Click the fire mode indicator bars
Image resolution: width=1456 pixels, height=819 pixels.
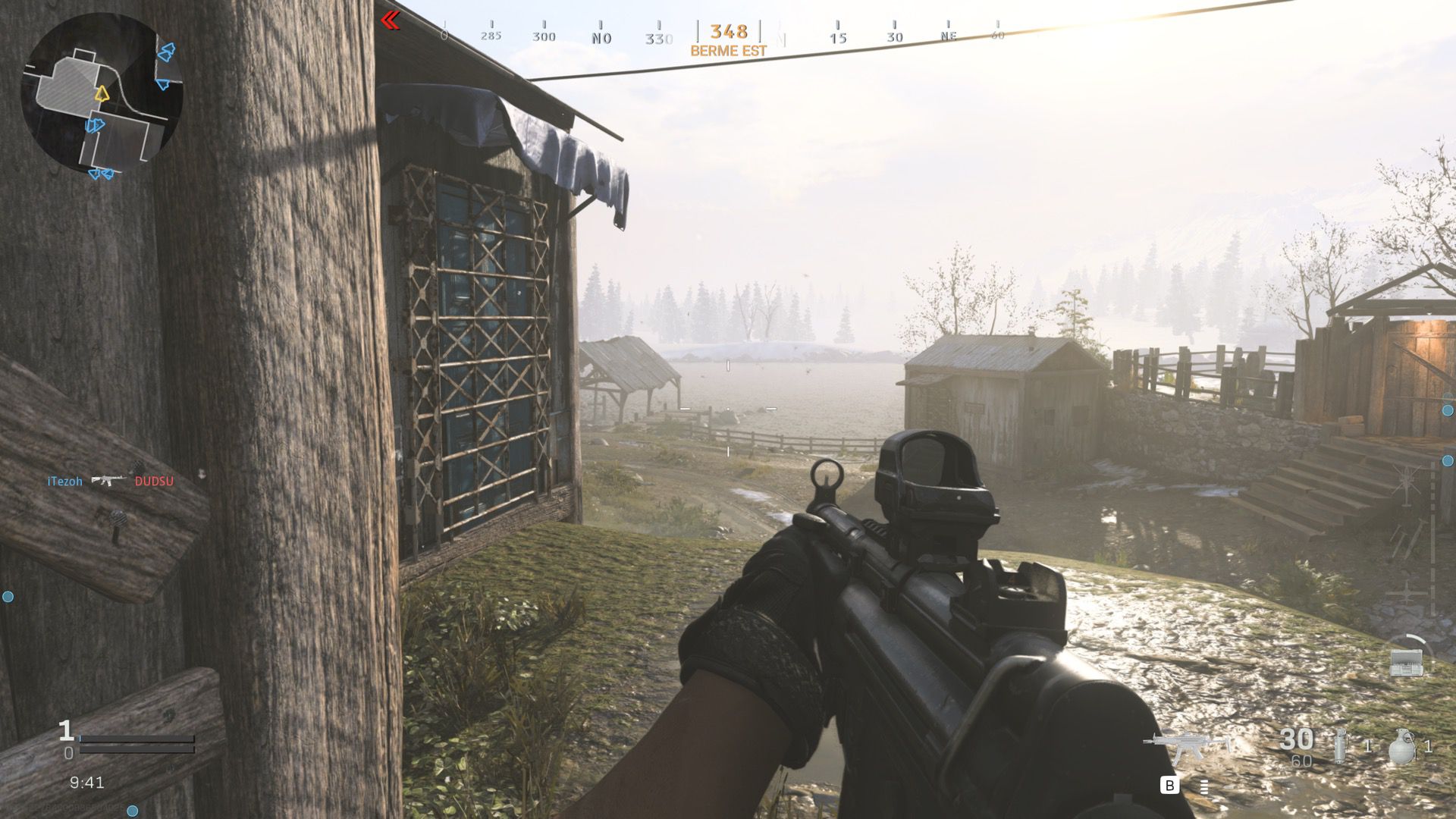point(1203,786)
